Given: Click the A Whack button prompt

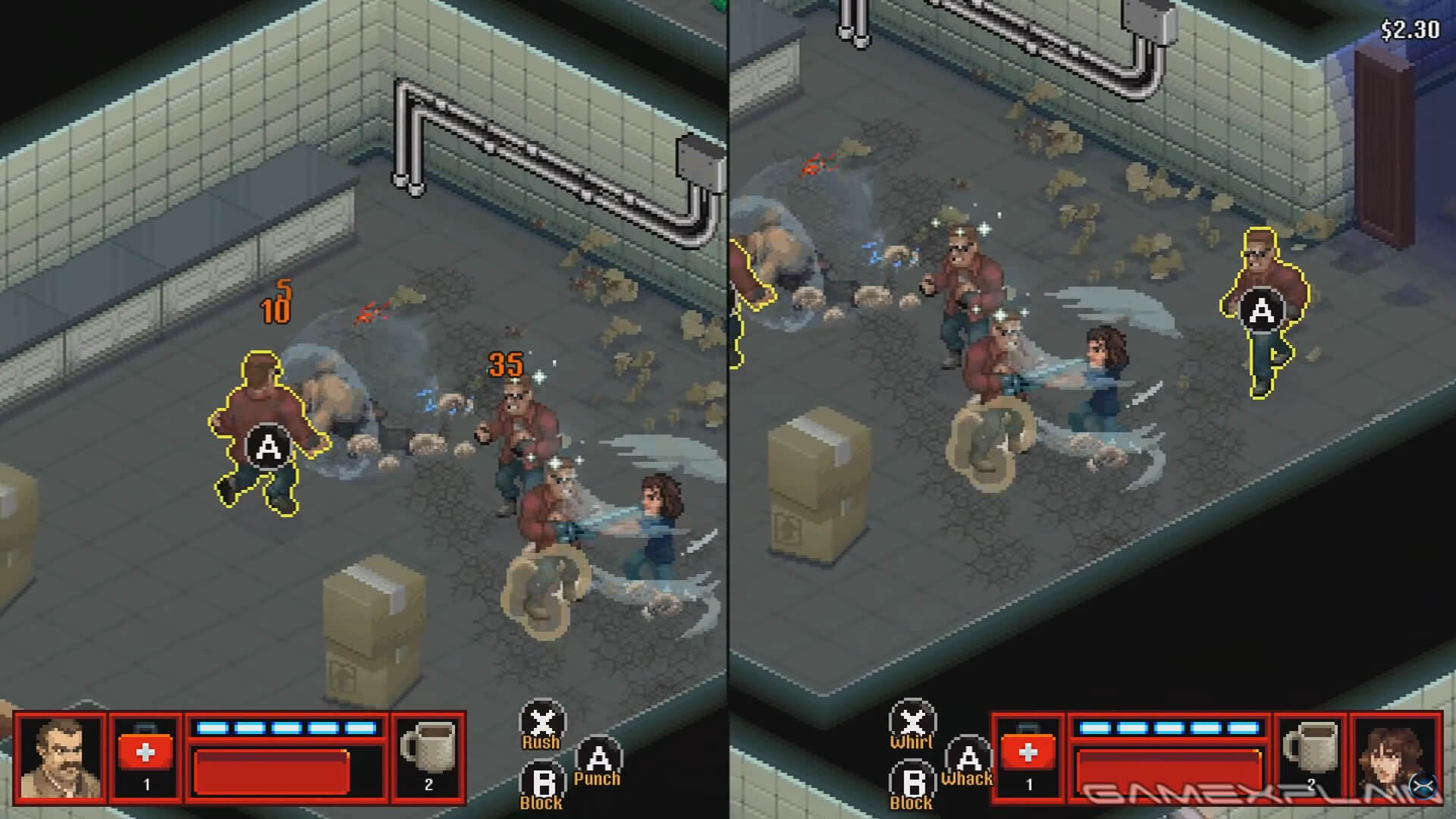Looking at the screenshot, I should pos(969,758).
